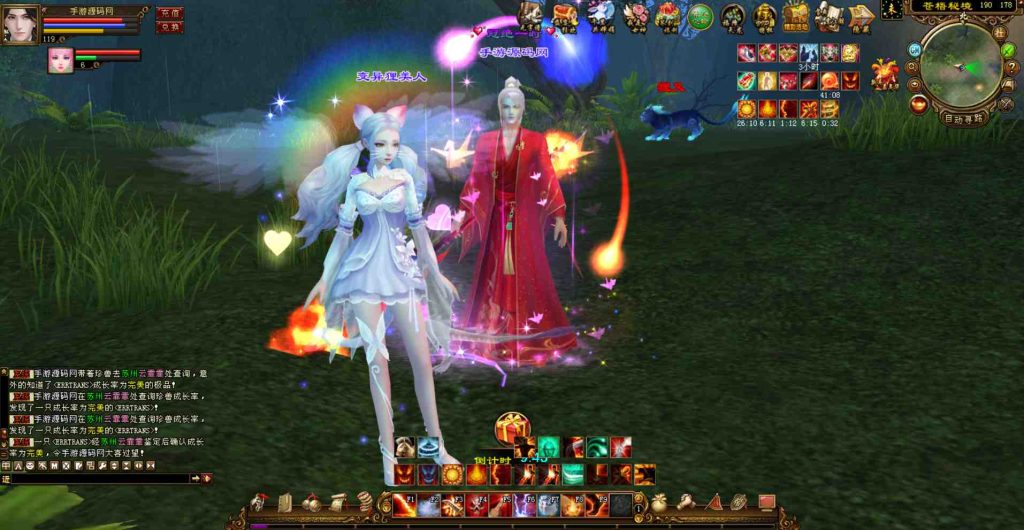Open the white rabbit event icon
1024x530 pixels.
click(x=600, y=14)
